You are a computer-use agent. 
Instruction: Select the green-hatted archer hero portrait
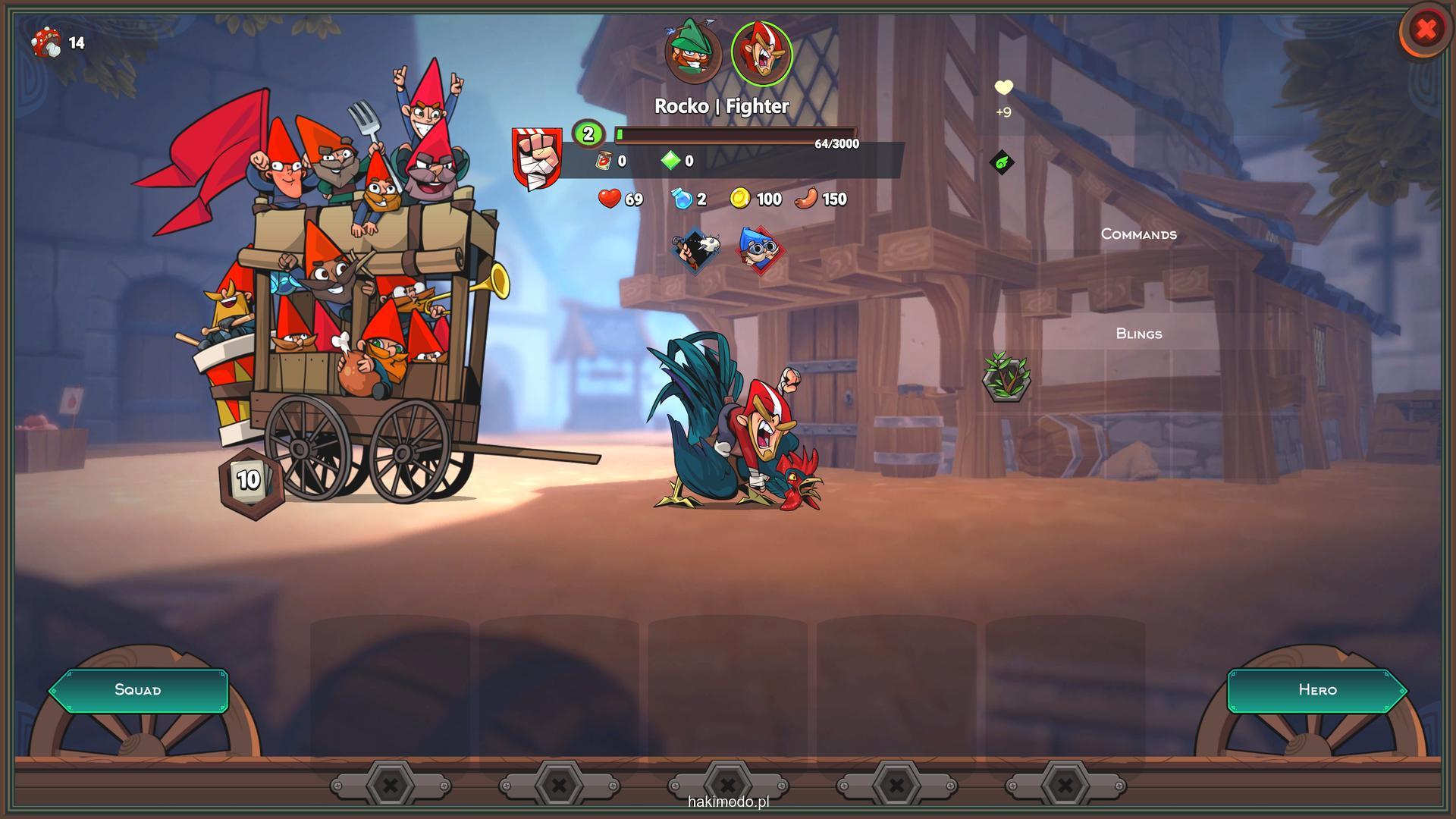(692, 52)
